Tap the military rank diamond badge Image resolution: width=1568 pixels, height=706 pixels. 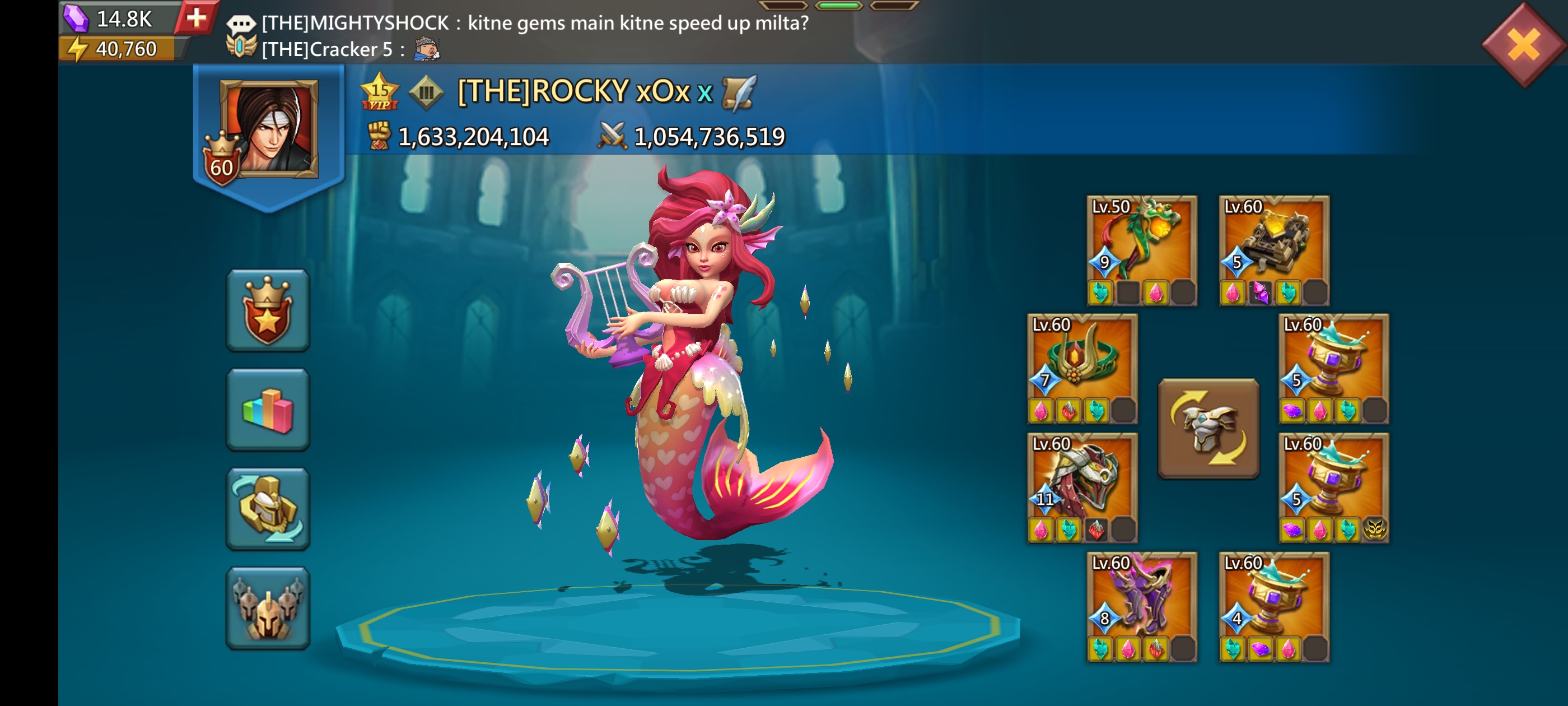426,92
